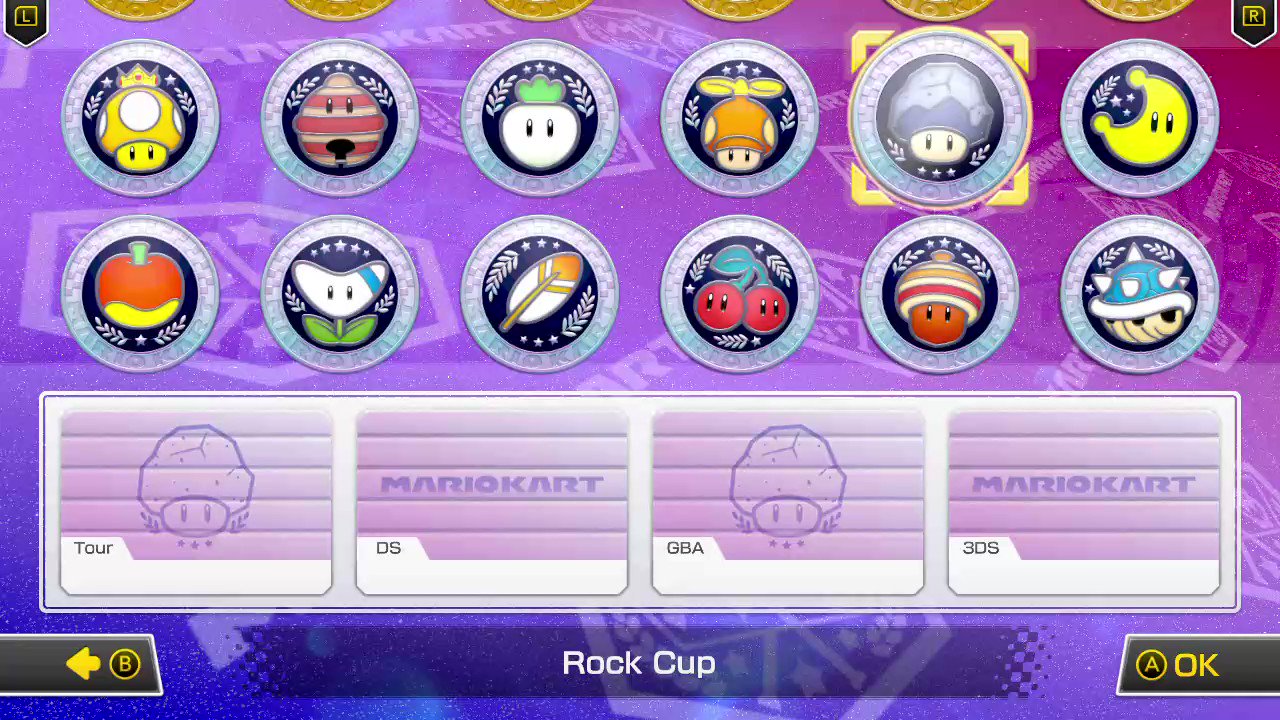Image resolution: width=1280 pixels, height=720 pixels.
Task: Click the L shoulder button indicator
Action: tap(25, 18)
